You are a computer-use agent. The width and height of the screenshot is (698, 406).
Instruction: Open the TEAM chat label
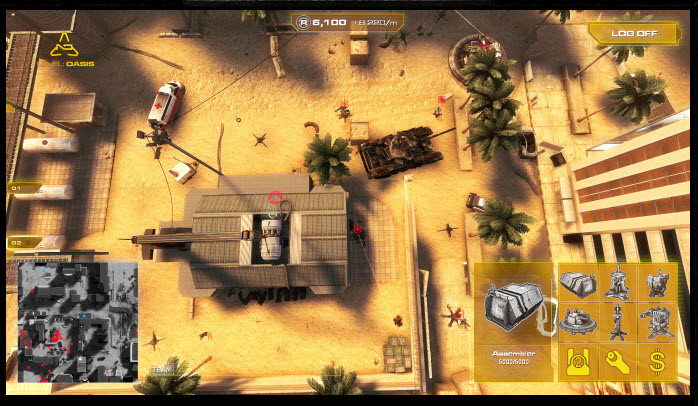click(x=161, y=369)
